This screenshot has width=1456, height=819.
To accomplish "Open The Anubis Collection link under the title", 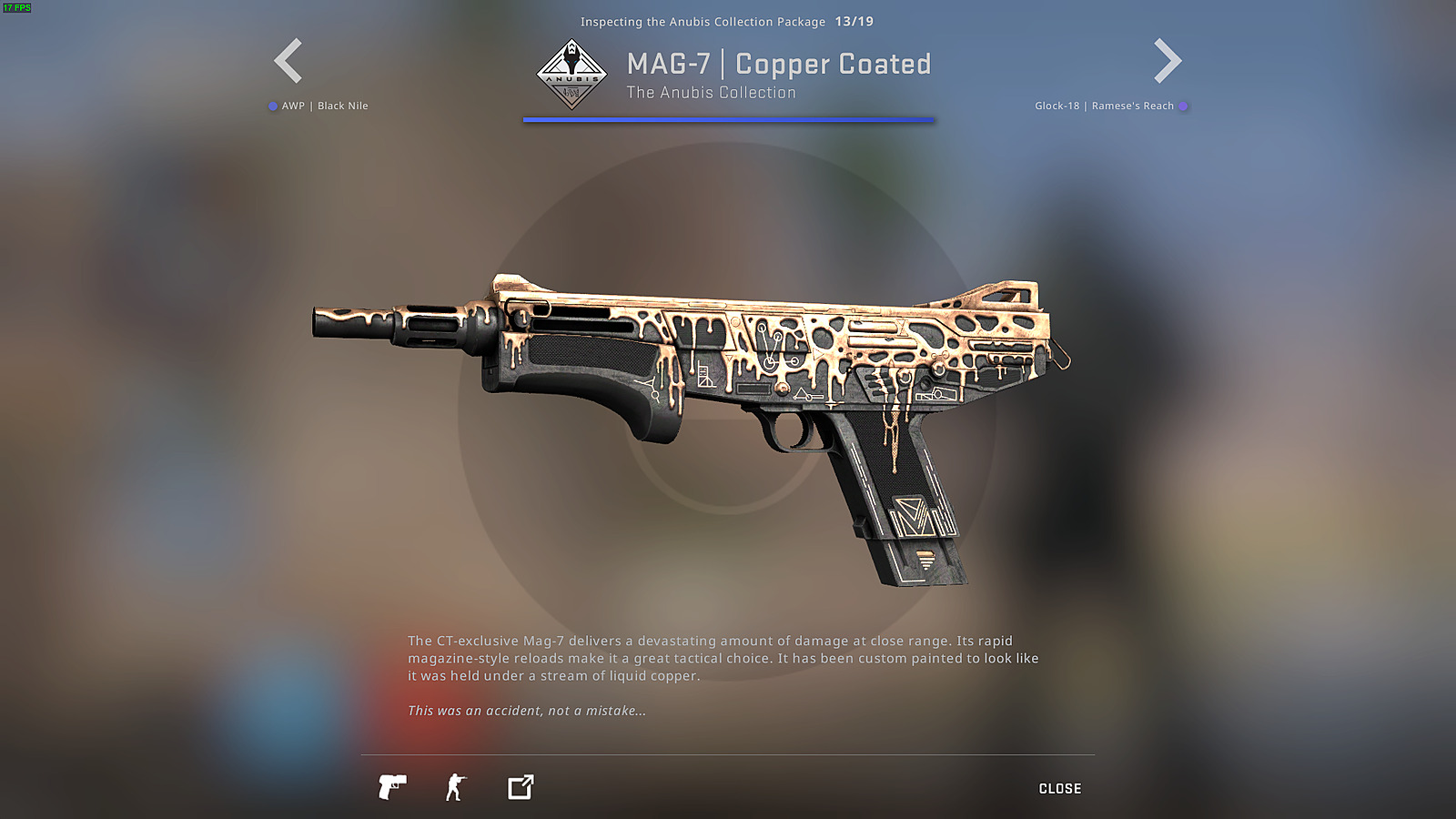I will [x=711, y=92].
